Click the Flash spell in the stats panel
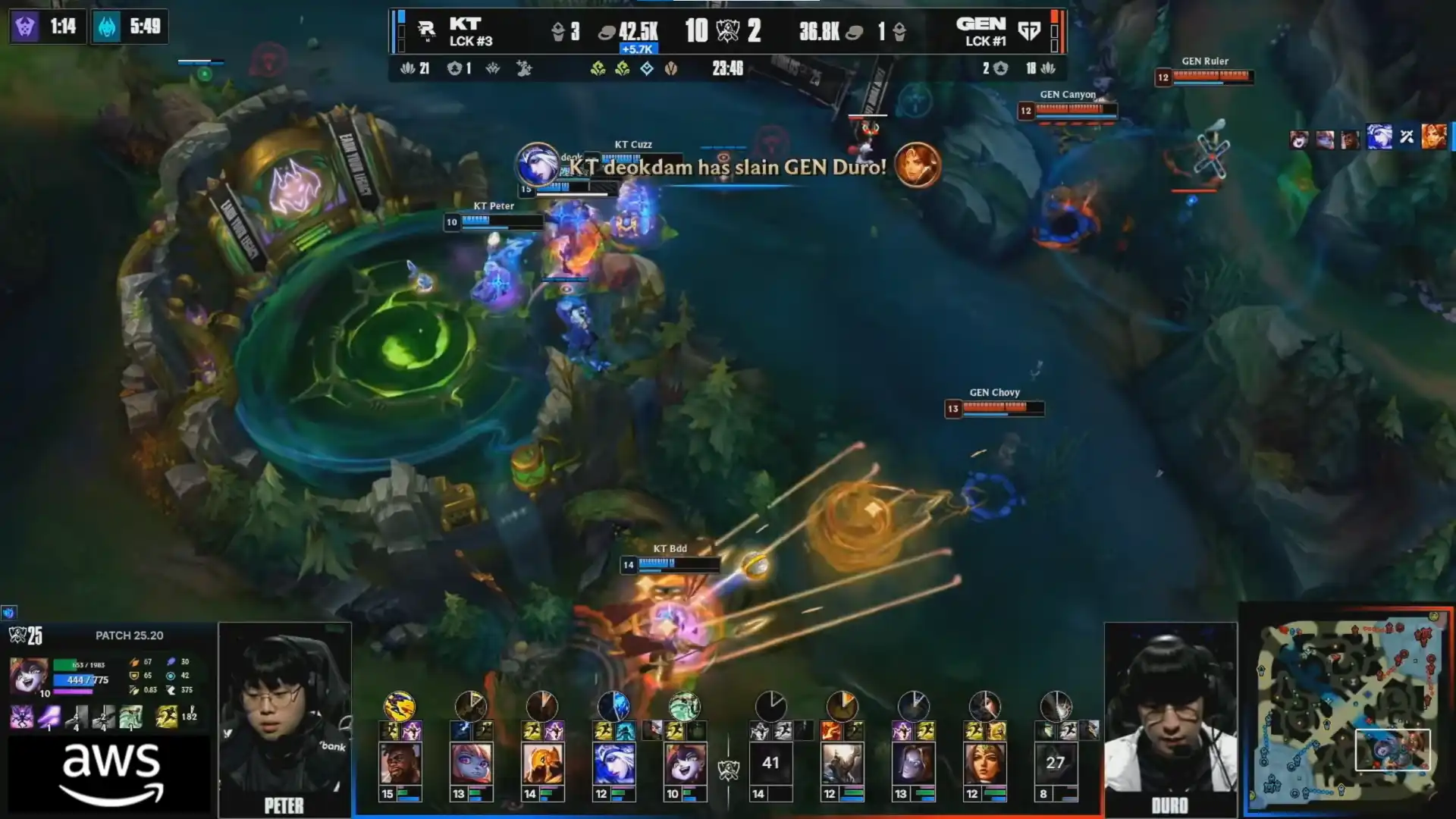Screen dimensions: 1456x819 [x=166, y=716]
